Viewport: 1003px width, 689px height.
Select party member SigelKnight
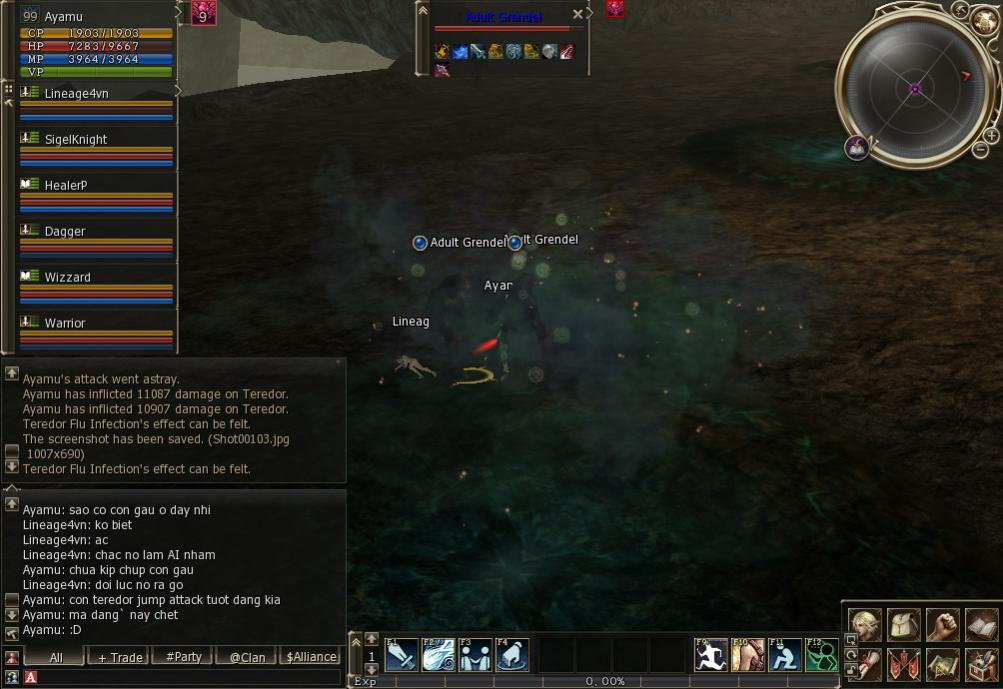coord(76,139)
